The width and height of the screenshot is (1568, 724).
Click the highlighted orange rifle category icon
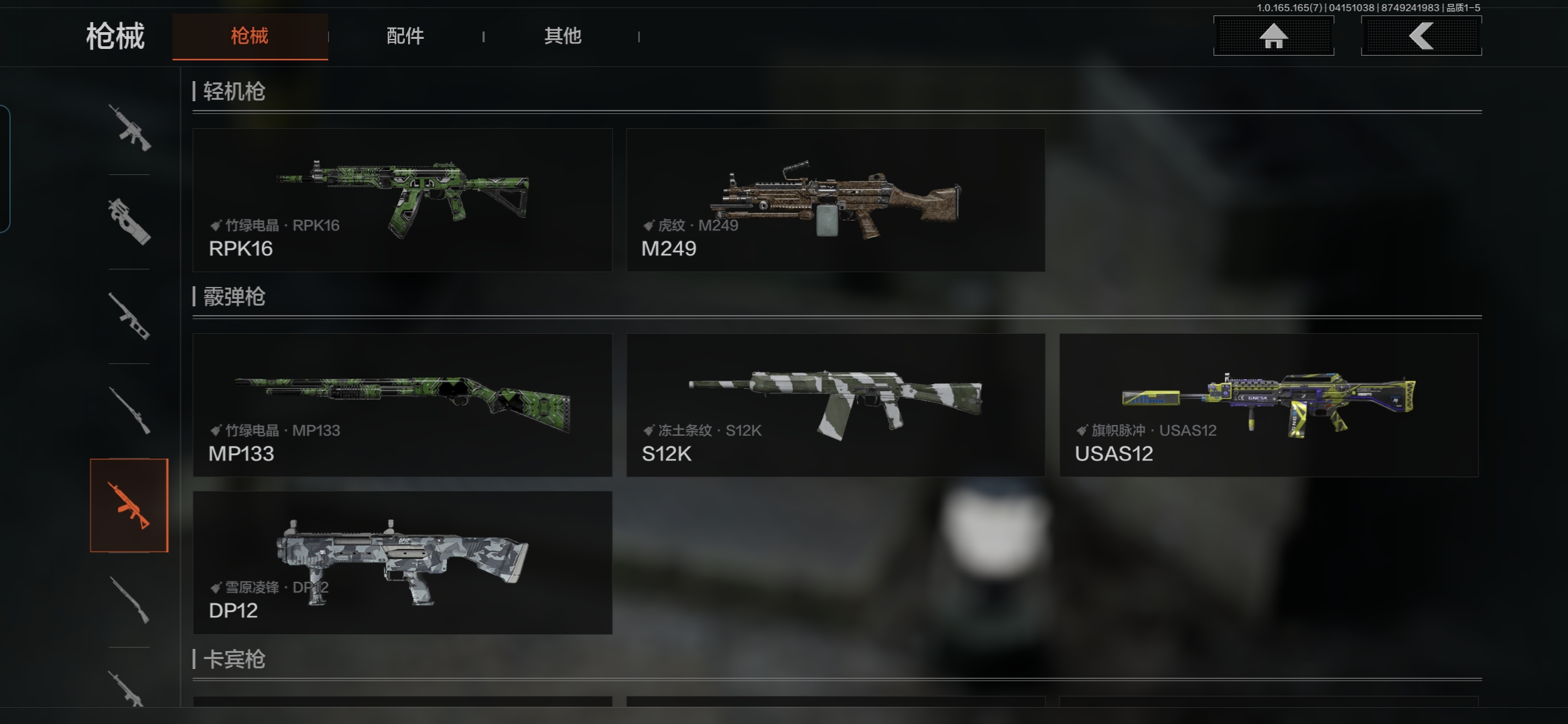pos(129,505)
